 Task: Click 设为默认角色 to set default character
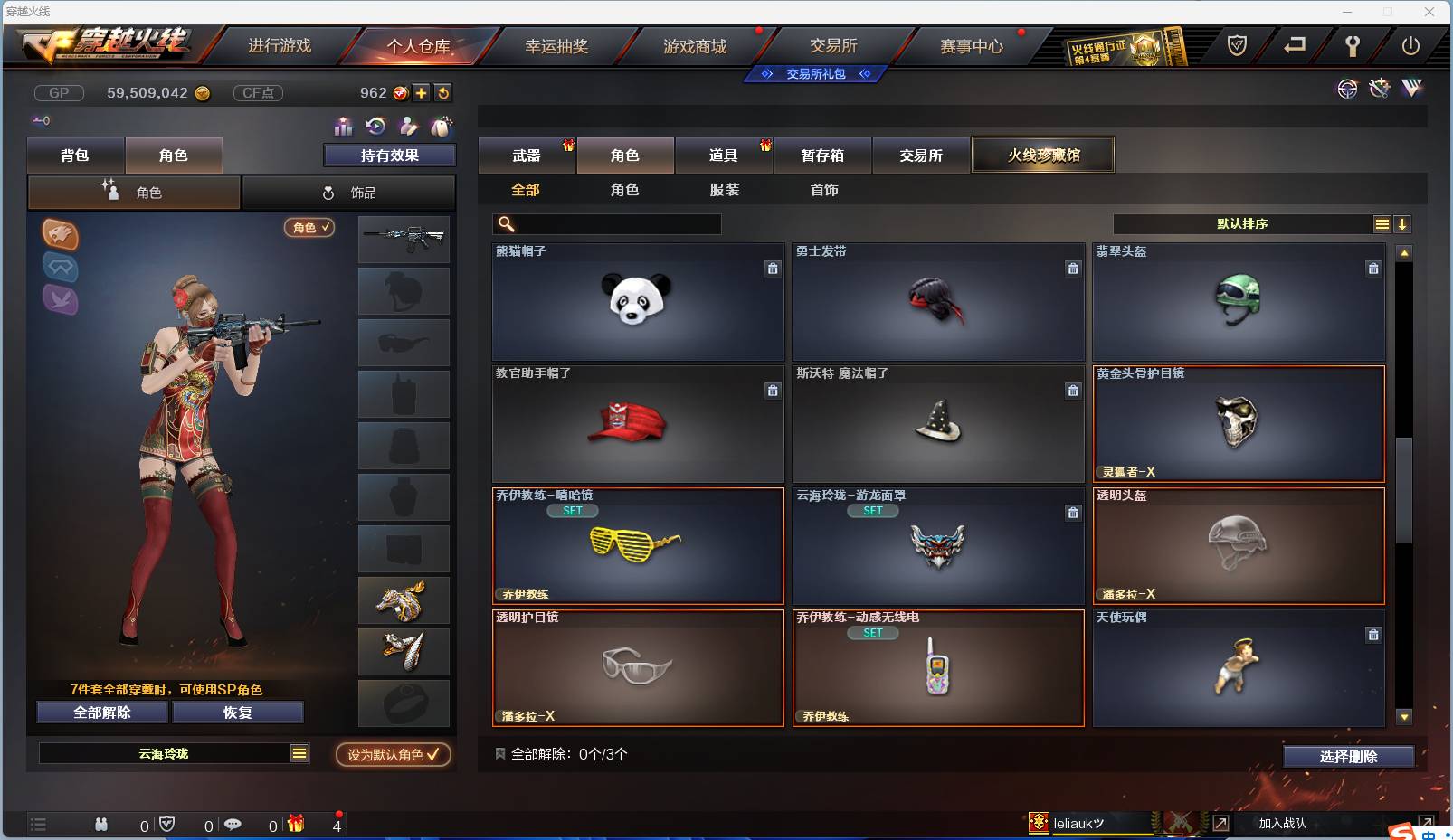[x=393, y=754]
